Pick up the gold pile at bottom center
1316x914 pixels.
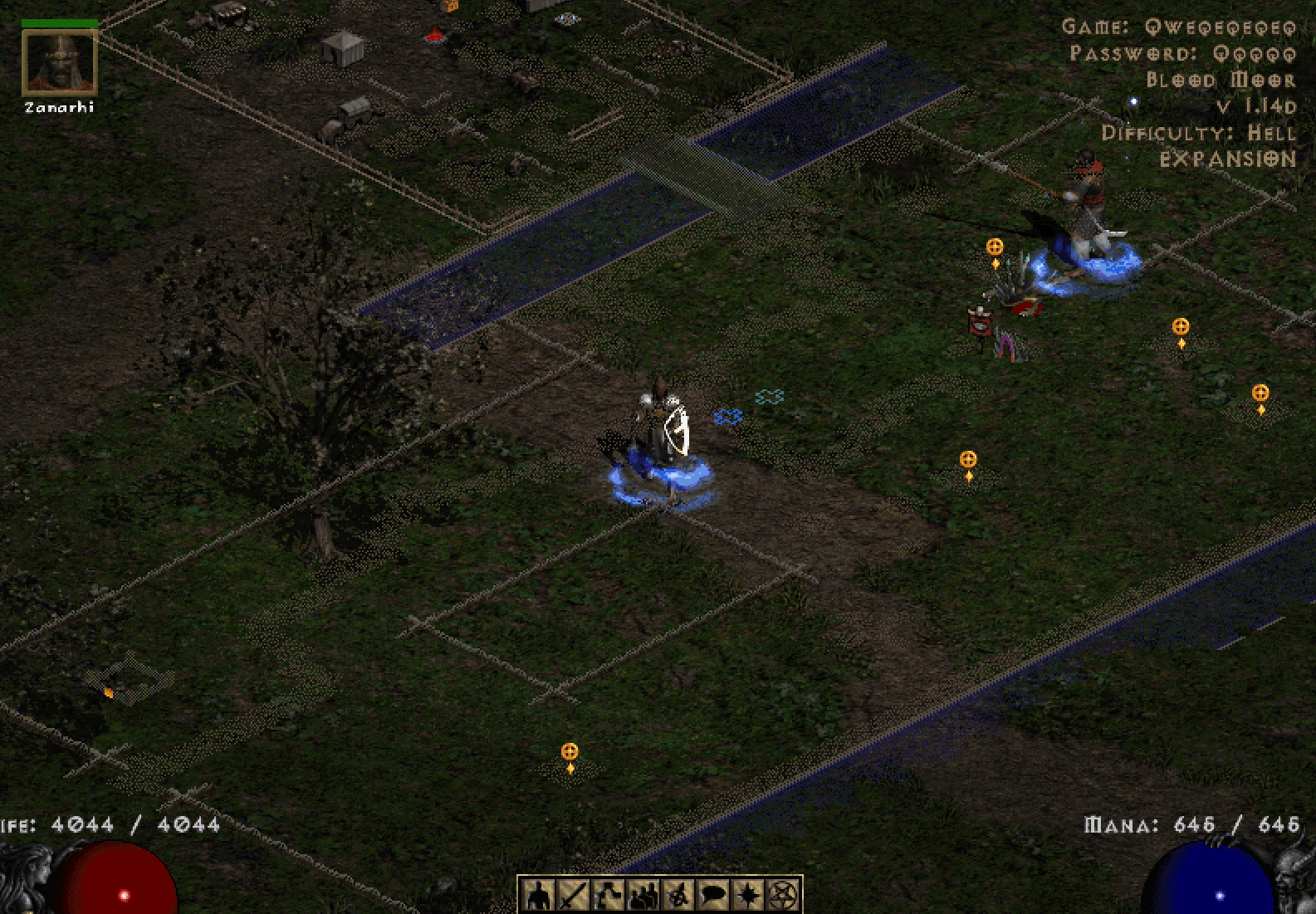(570, 755)
